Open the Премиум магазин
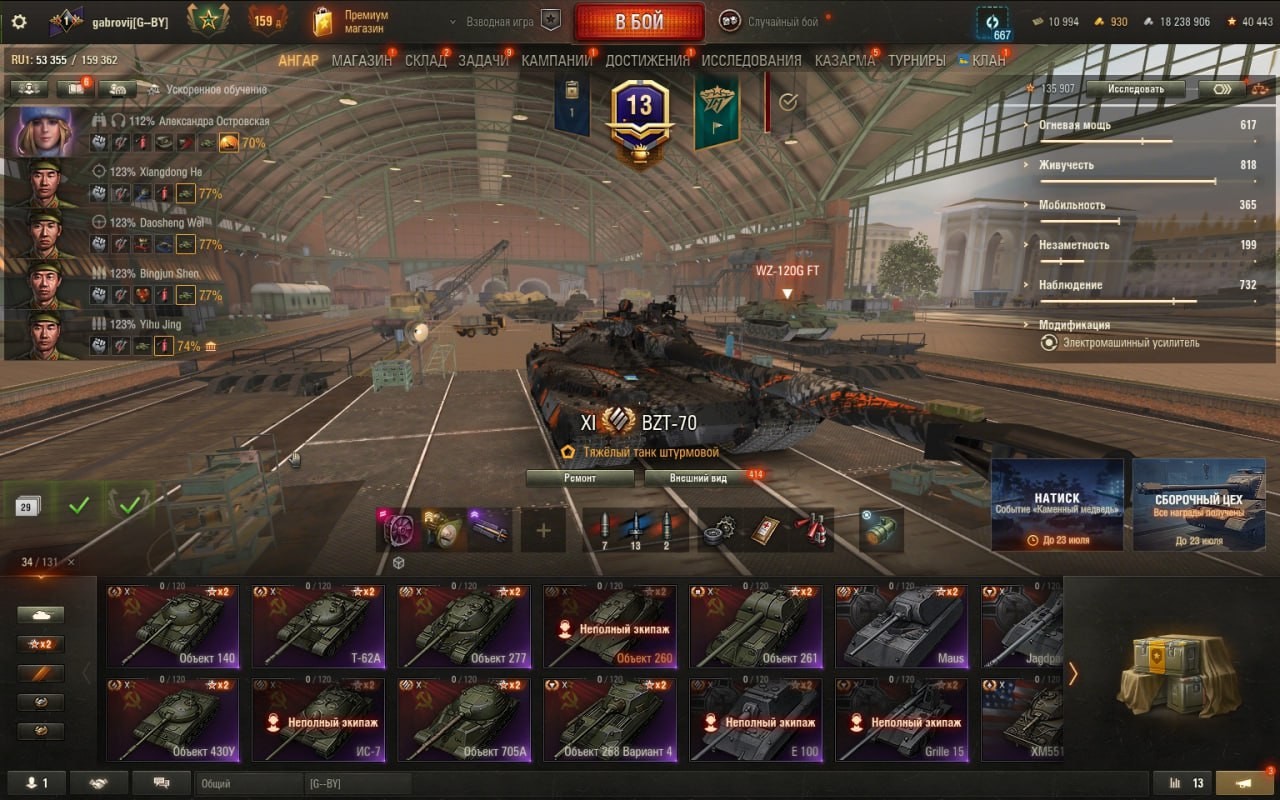 pyautogui.click(x=352, y=22)
